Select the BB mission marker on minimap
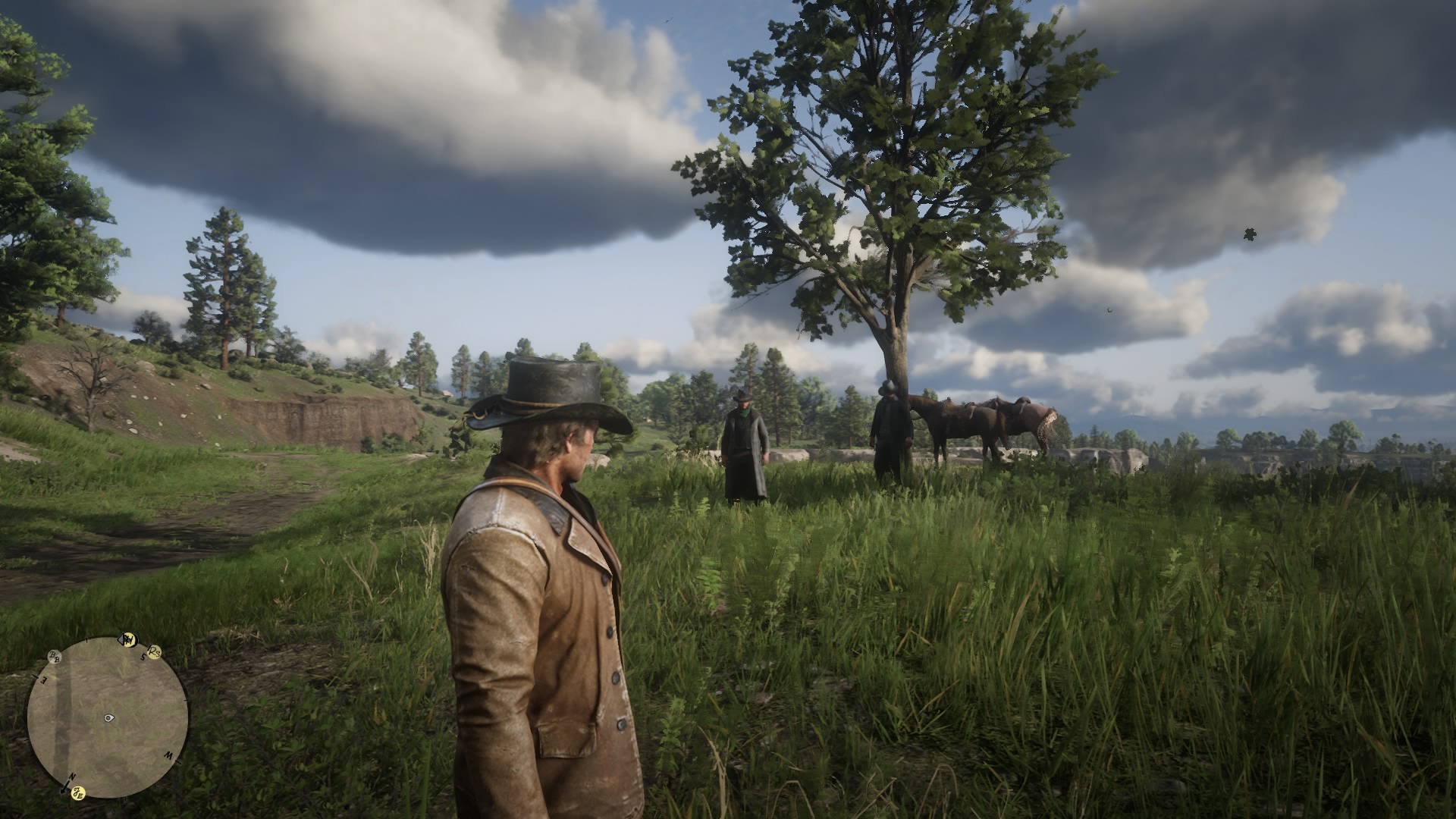The width and height of the screenshot is (1456, 819). (55, 655)
